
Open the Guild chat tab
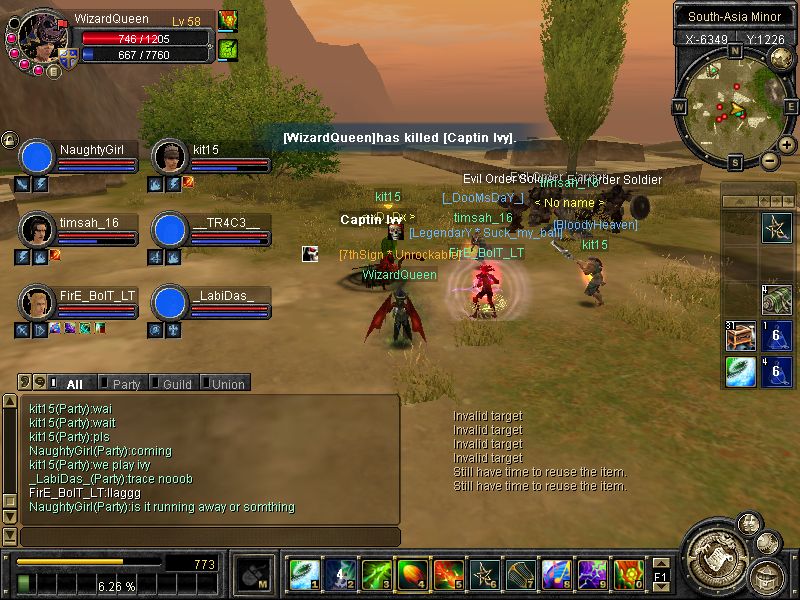pos(176,383)
